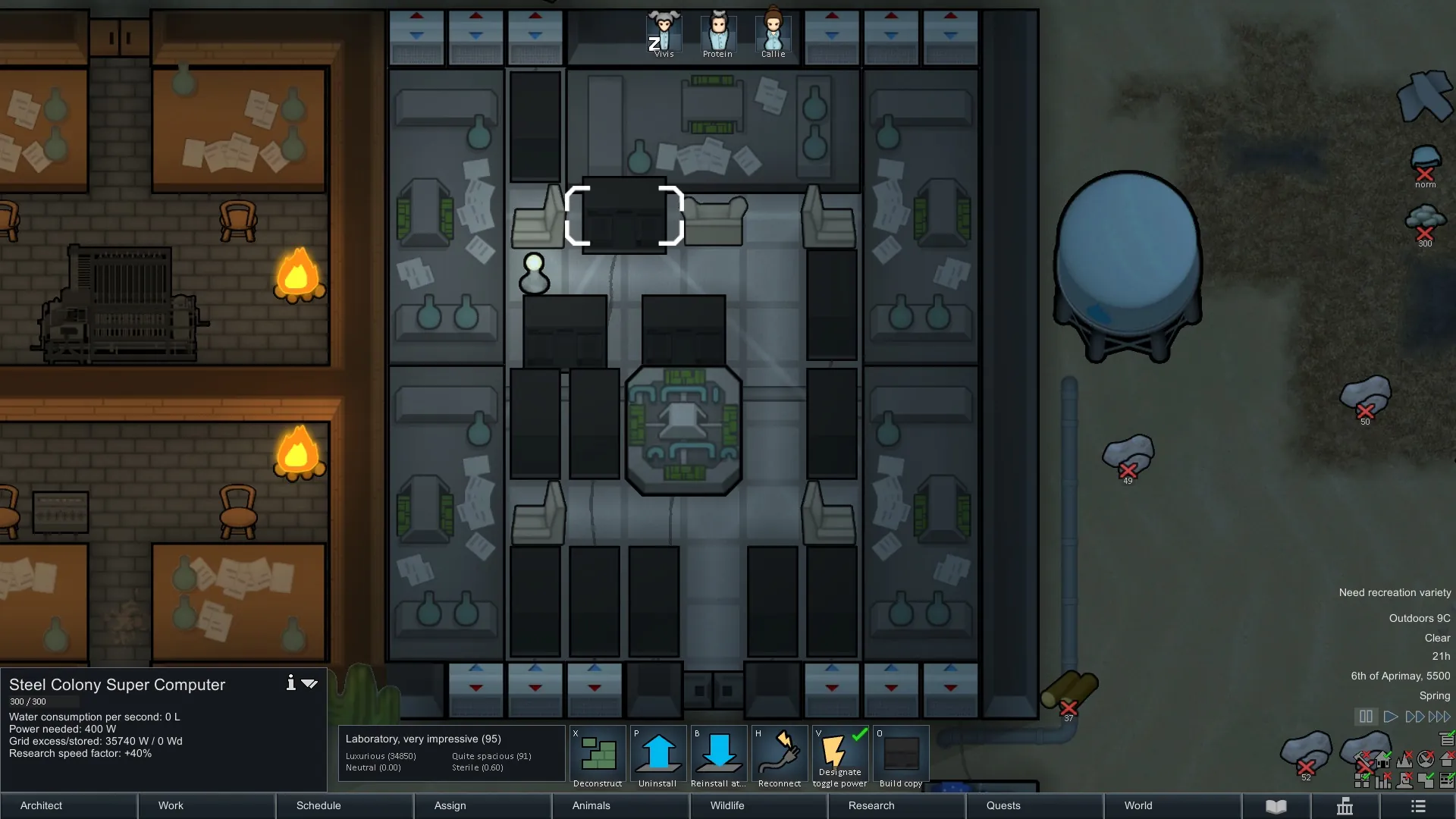Open the Architect menu
Screen dimensions: 1456x819
(68, 805)
